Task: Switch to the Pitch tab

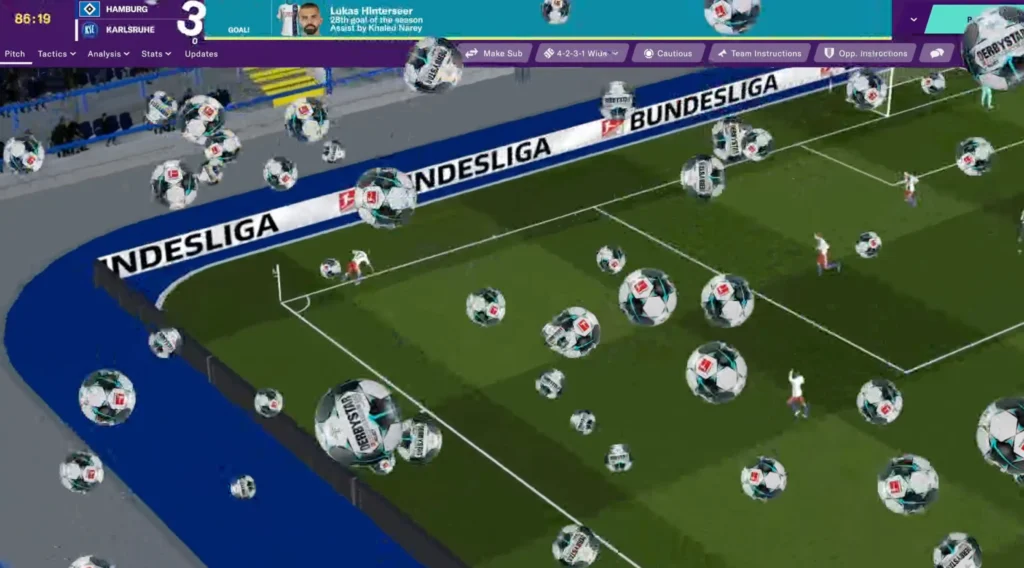Action: point(15,54)
